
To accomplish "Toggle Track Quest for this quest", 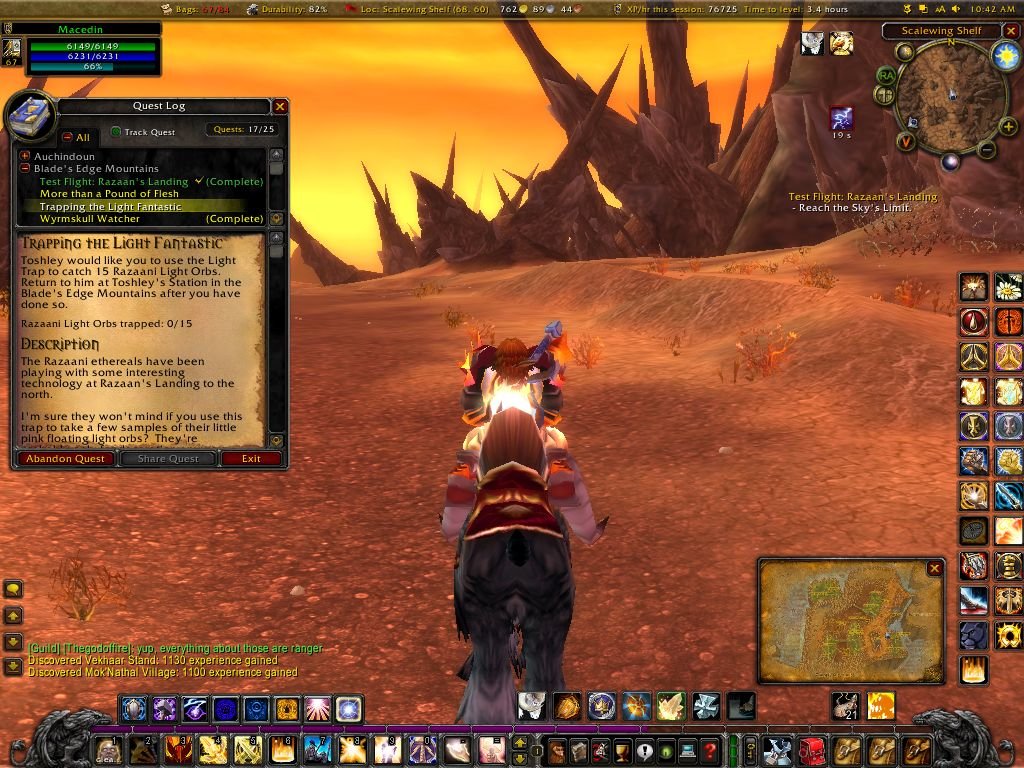I will 116,131.
